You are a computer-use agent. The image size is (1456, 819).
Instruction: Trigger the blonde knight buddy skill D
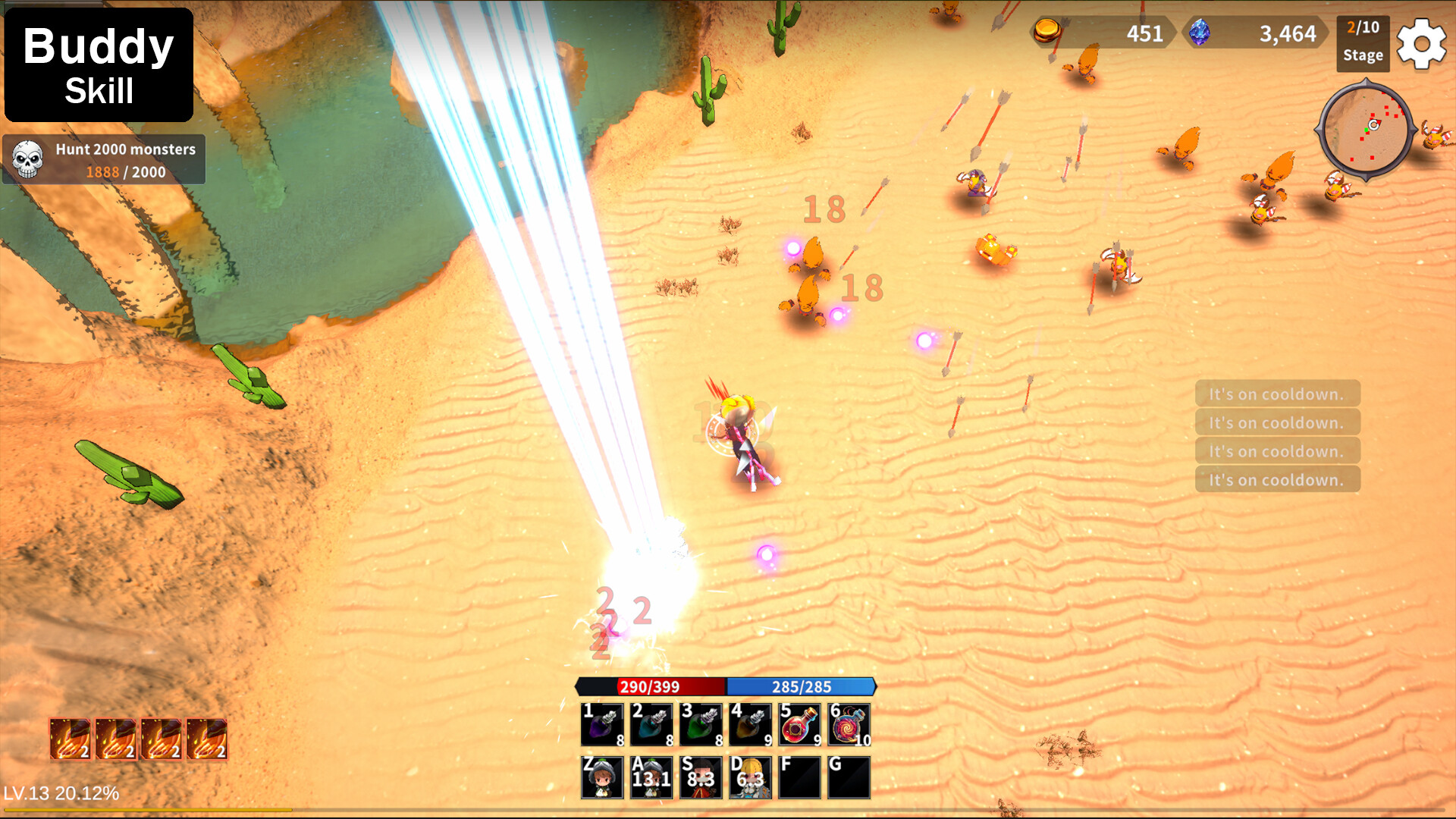pyautogui.click(x=751, y=777)
